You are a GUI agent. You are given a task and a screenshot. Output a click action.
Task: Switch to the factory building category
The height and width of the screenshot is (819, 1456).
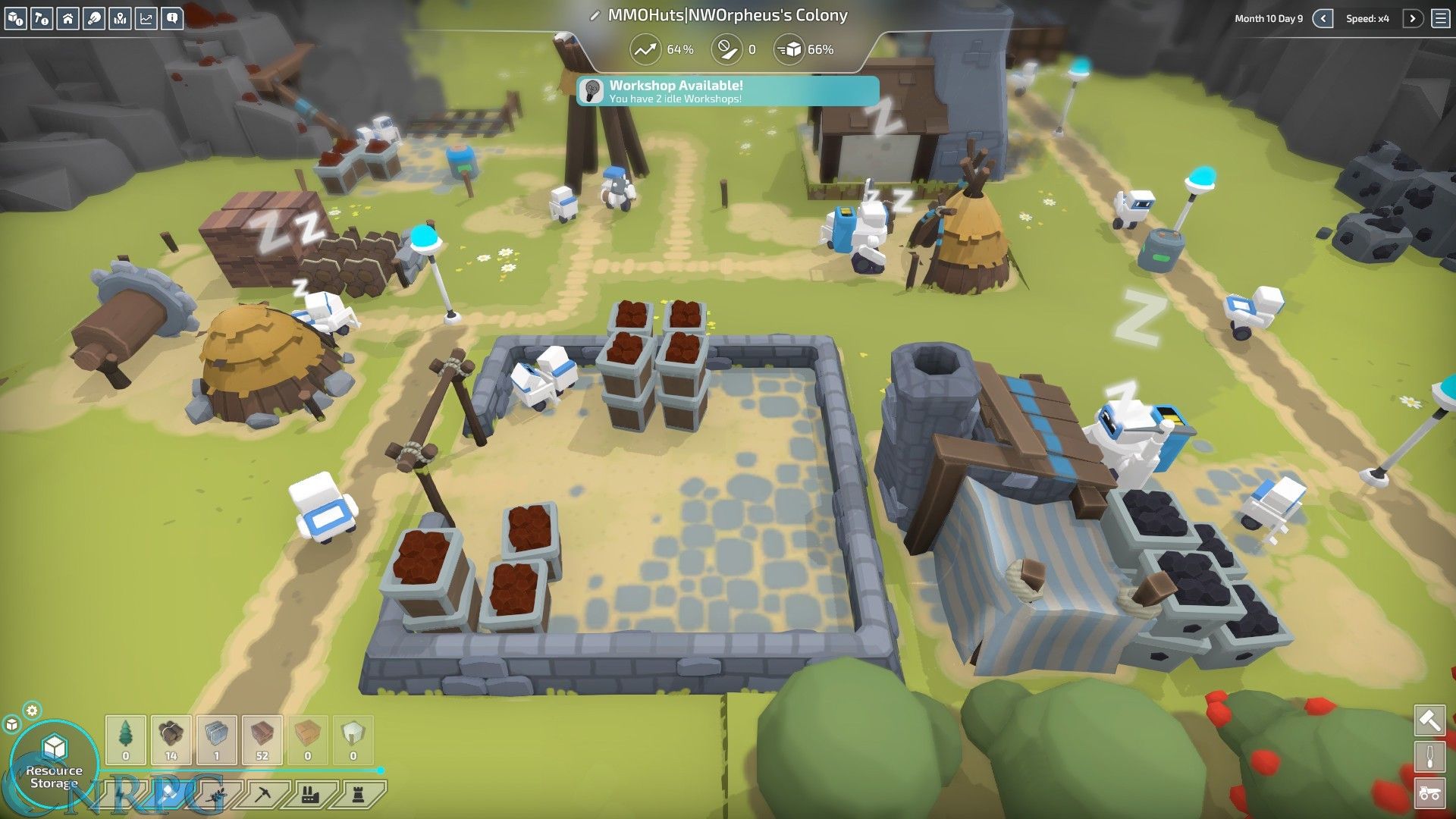coord(309,795)
